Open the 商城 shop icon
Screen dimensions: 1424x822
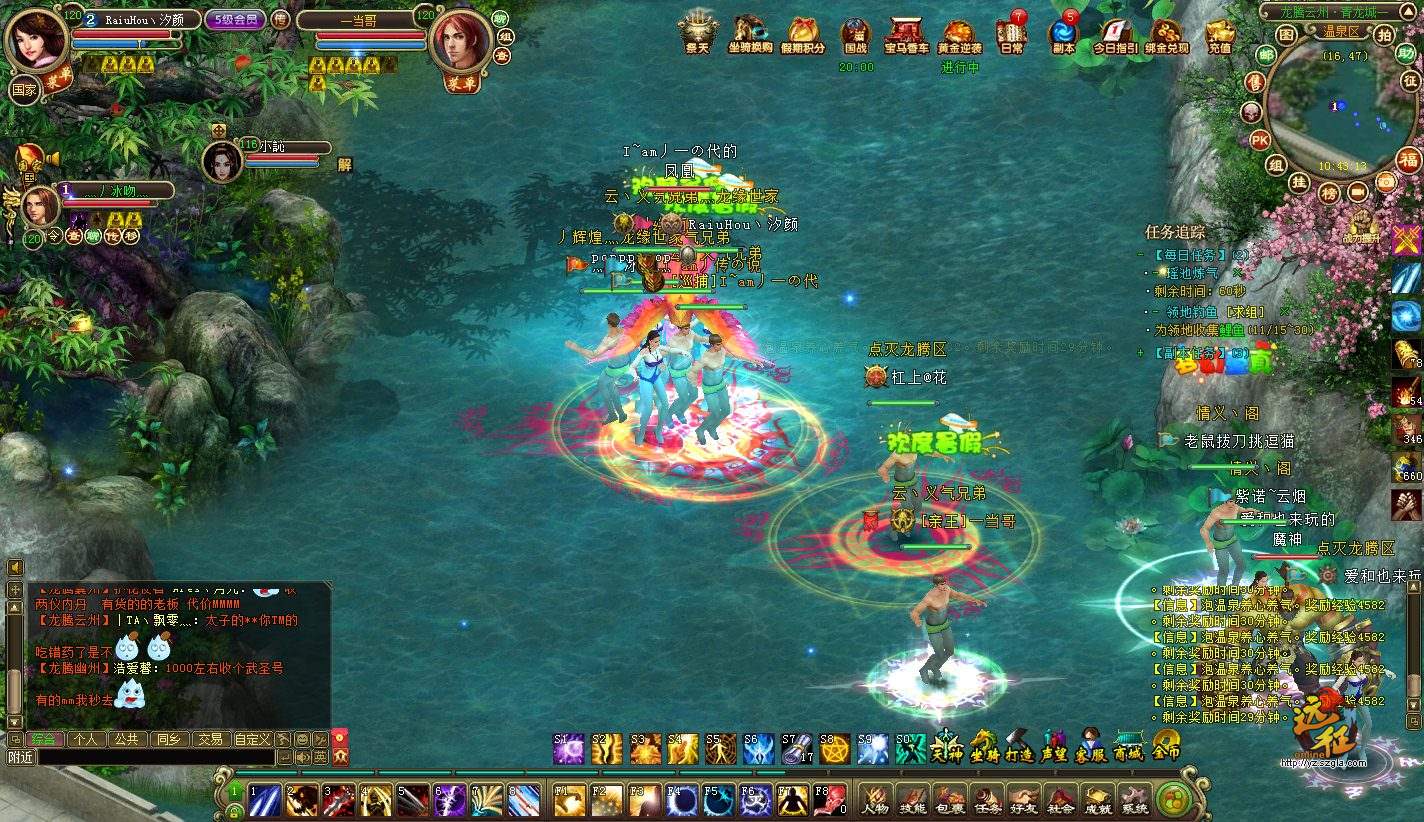coord(1128,746)
